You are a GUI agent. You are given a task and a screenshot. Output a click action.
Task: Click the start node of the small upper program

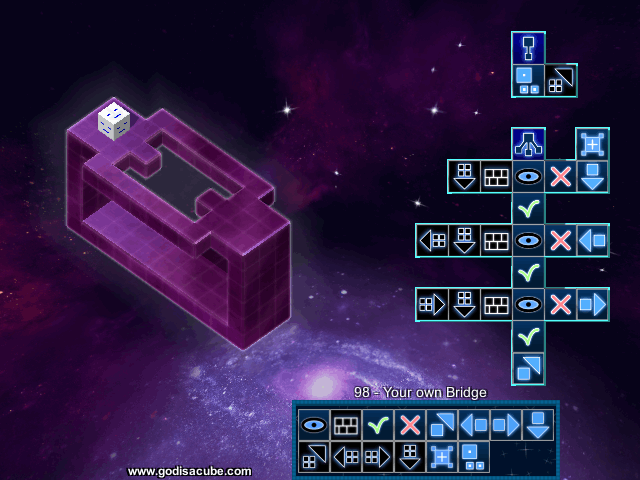[x=528, y=47]
